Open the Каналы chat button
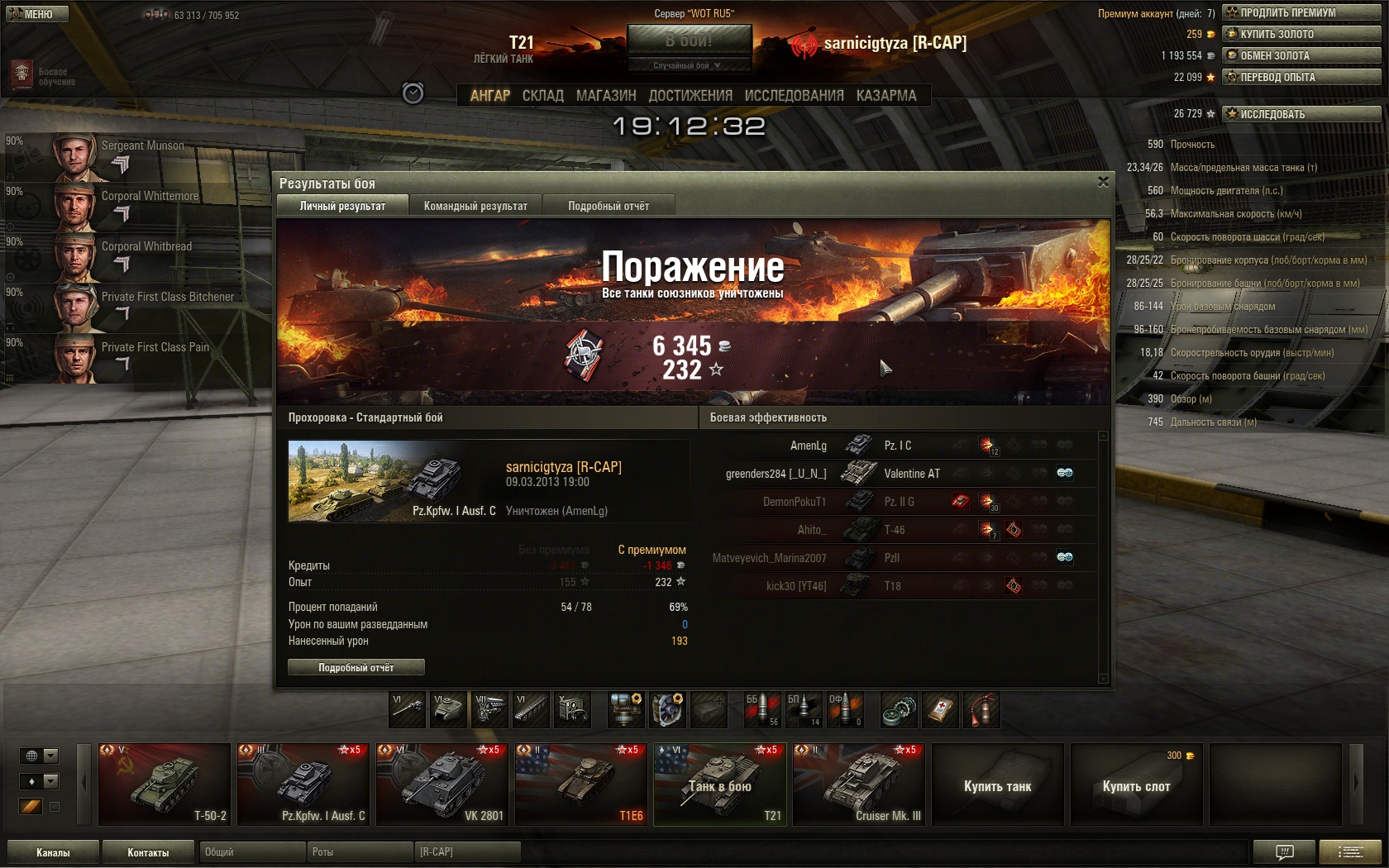Image resolution: width=1389 pixels, height=868 pixels. 53,852
